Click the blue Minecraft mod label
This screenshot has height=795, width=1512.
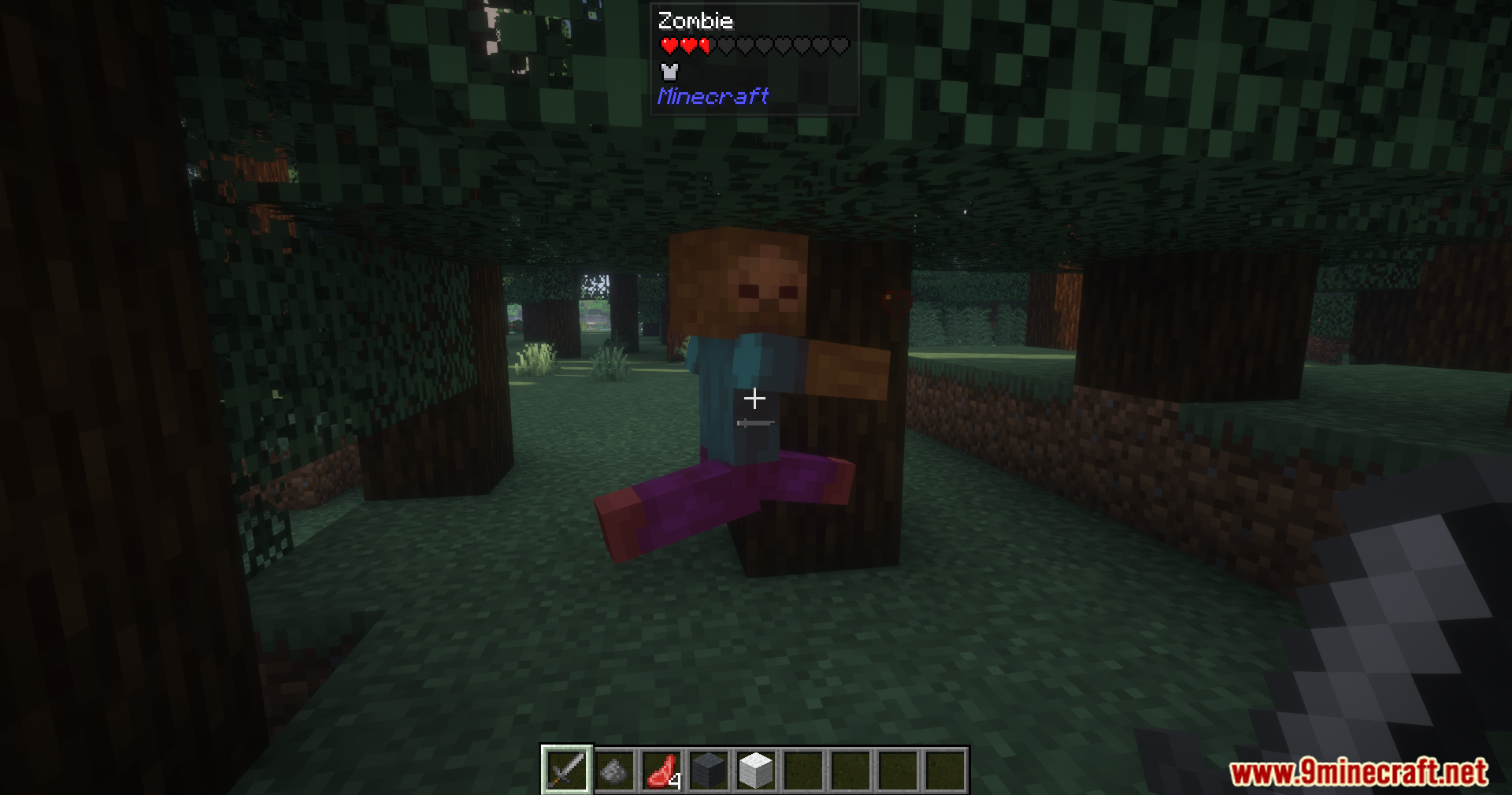713,97
